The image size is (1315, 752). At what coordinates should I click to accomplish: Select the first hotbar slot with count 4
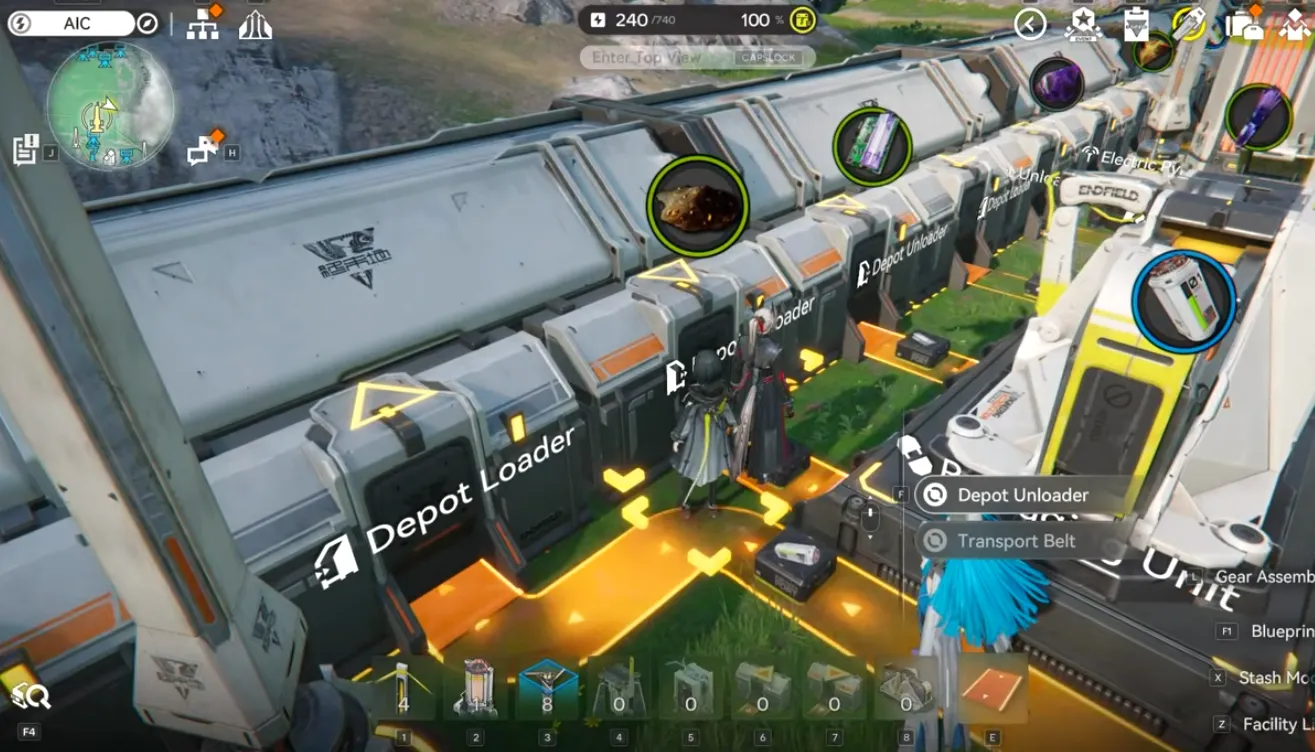[x=403, y=689]
